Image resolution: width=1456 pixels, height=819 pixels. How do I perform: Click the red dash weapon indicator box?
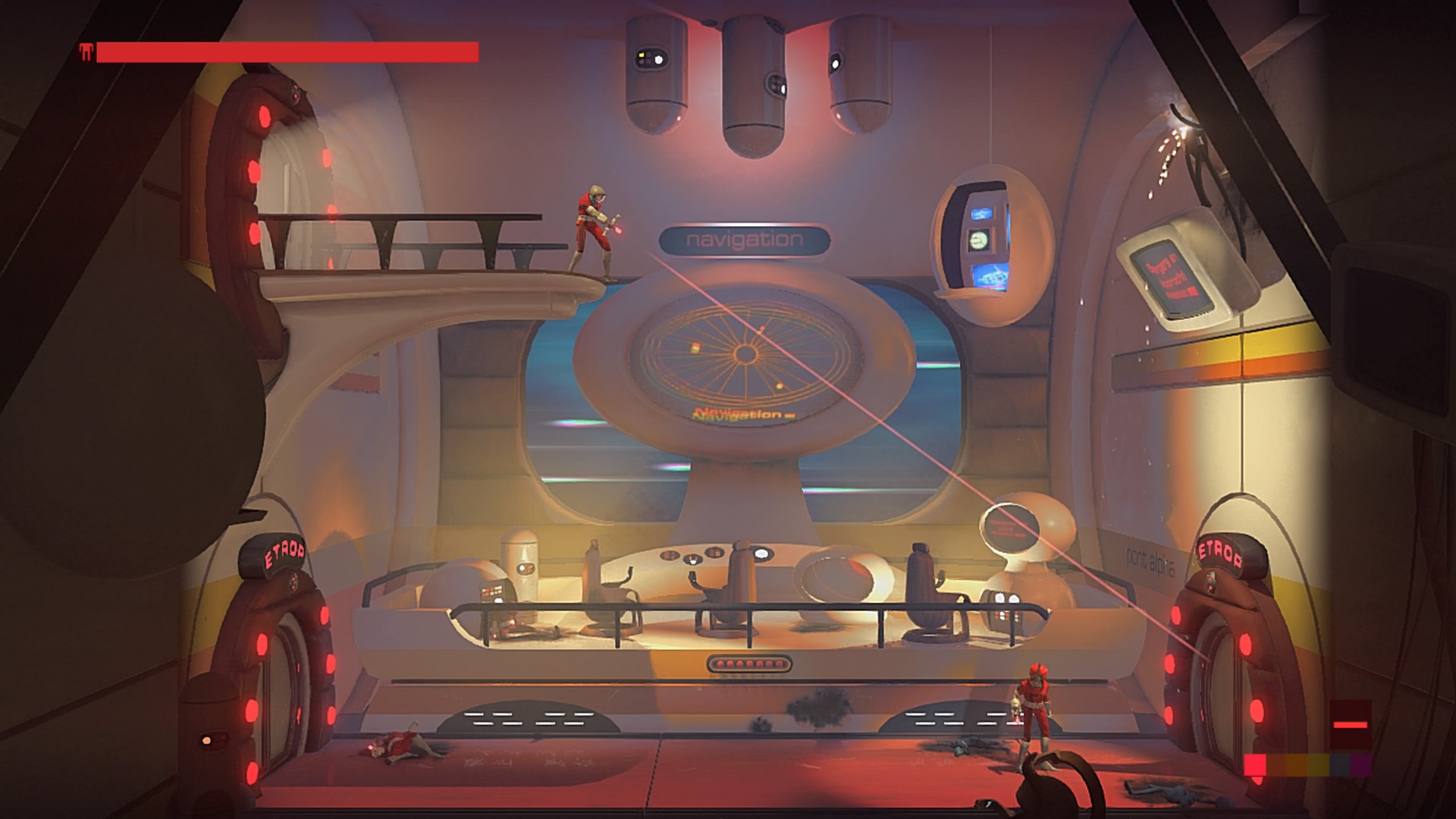1351,725
